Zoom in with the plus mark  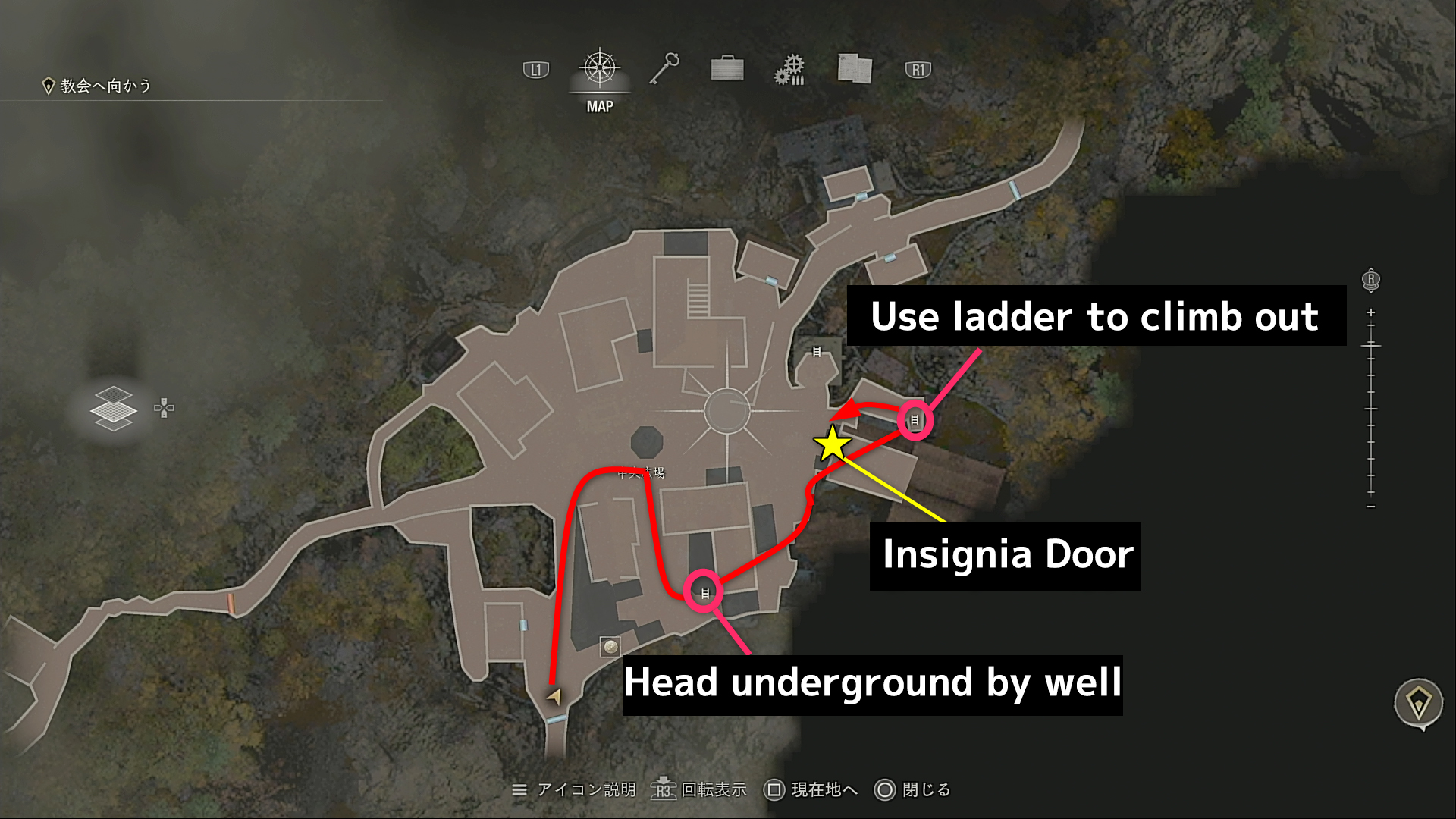tap(1371, 312)
